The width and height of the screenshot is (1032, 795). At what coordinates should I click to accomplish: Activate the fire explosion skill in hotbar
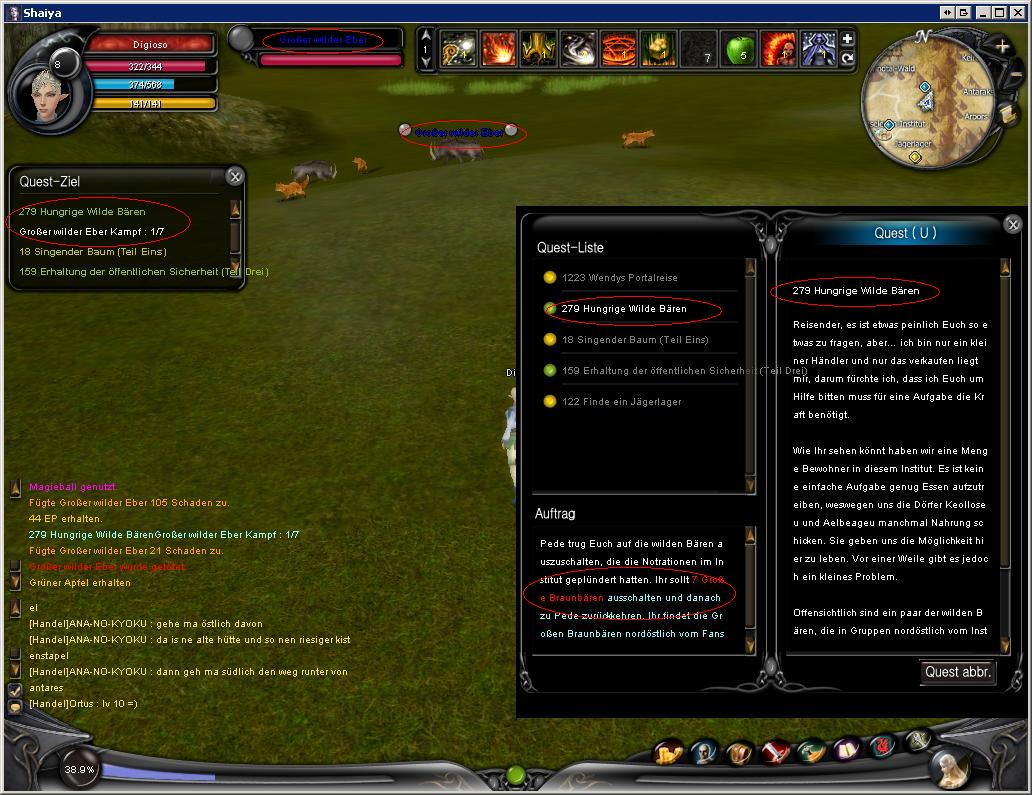498,49
